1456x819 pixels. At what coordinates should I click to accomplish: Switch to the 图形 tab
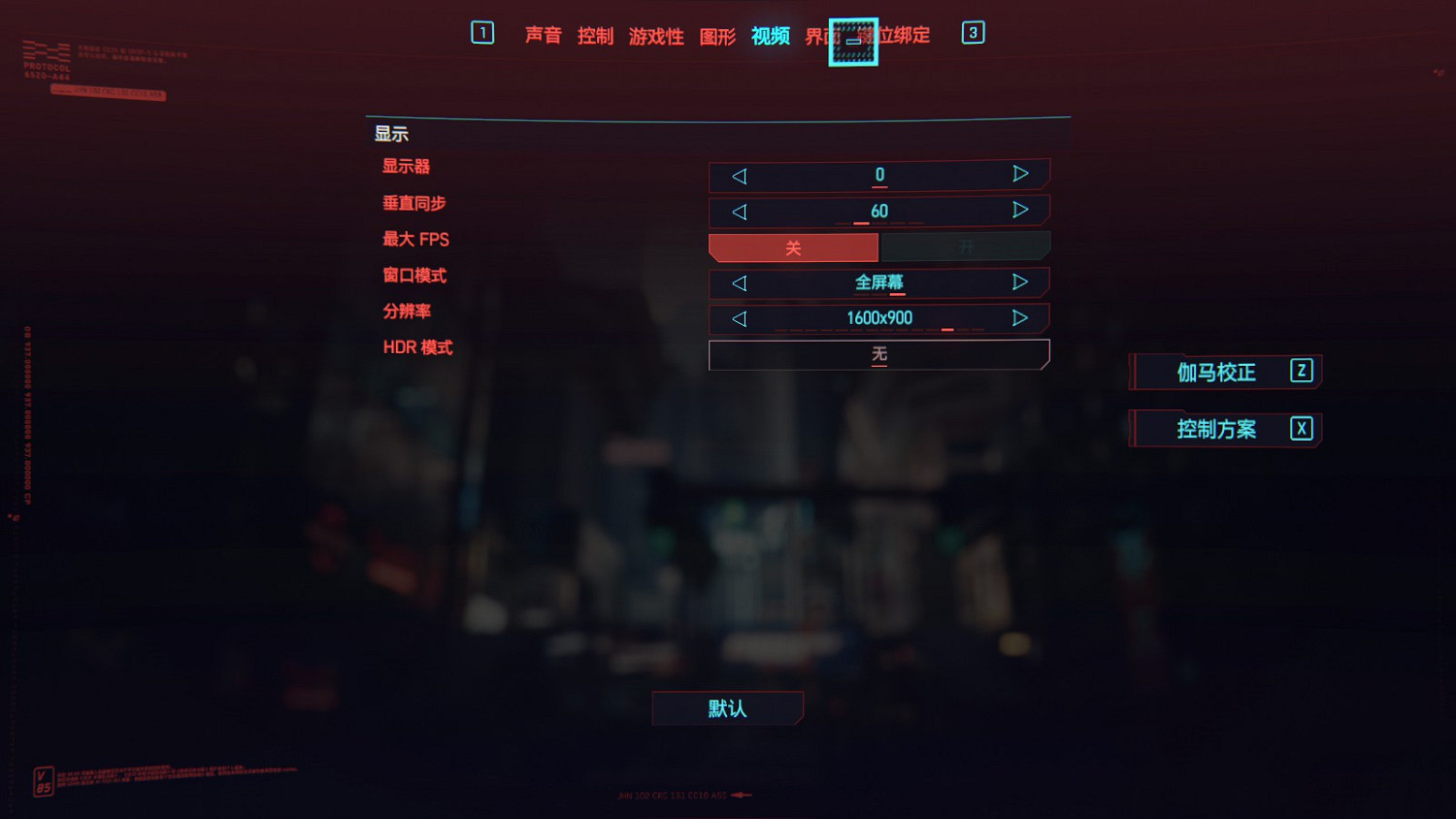[717, 36]
